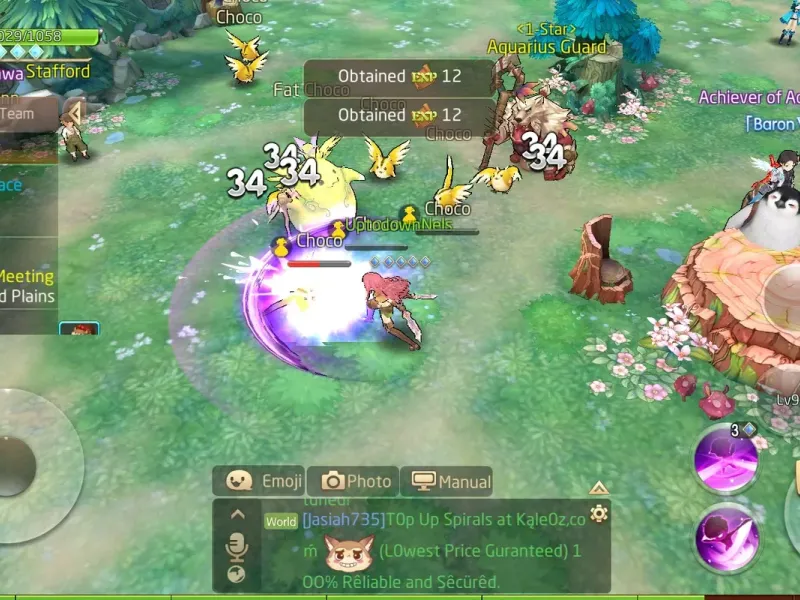This screenshot has height=600, width=800.
Task: Activate the voice chat microphone
Action: (237, 546)
